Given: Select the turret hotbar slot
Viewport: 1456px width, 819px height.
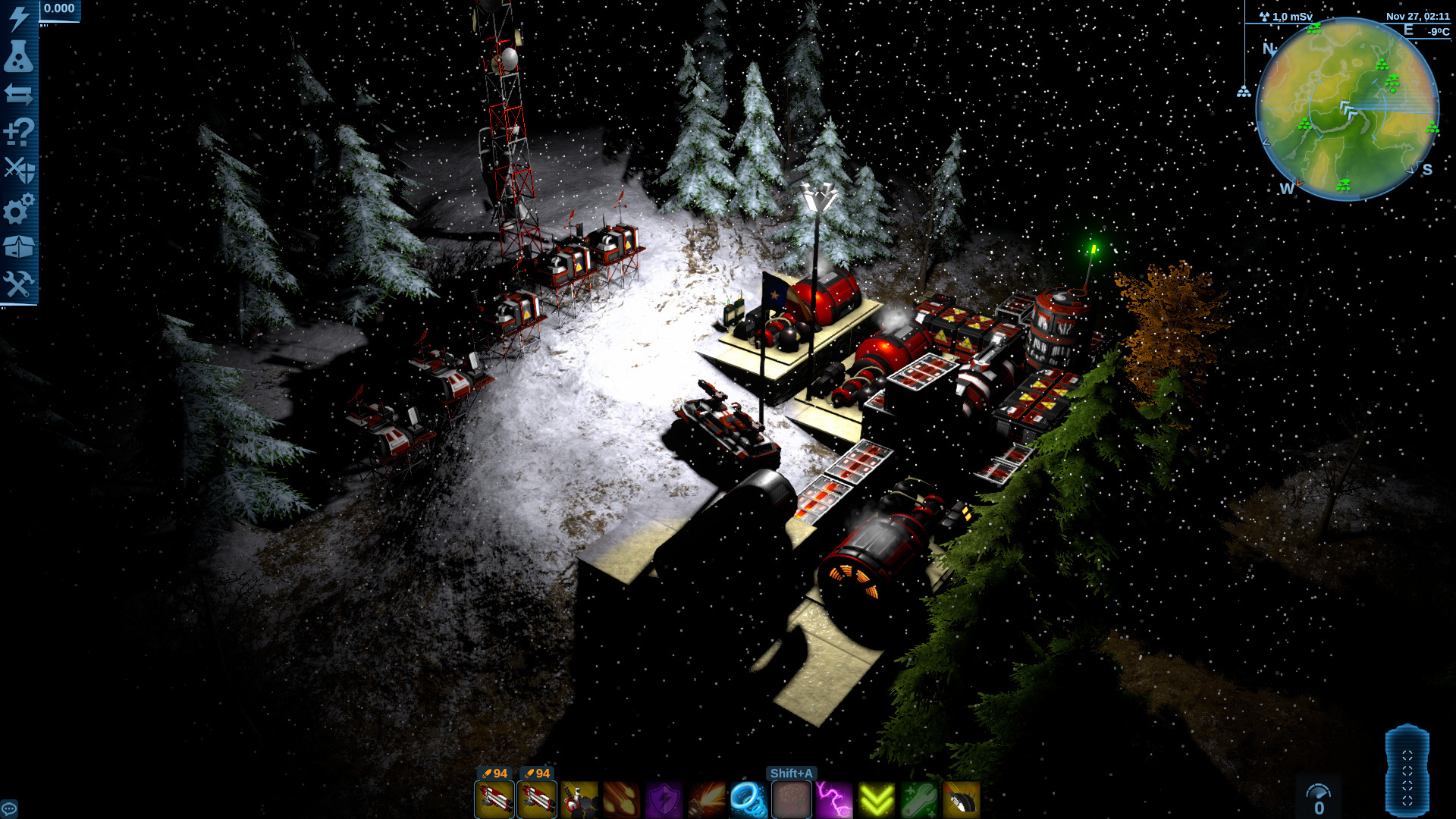Looking at the screenshot, I should pyautogui.click(x=580, y=800).
